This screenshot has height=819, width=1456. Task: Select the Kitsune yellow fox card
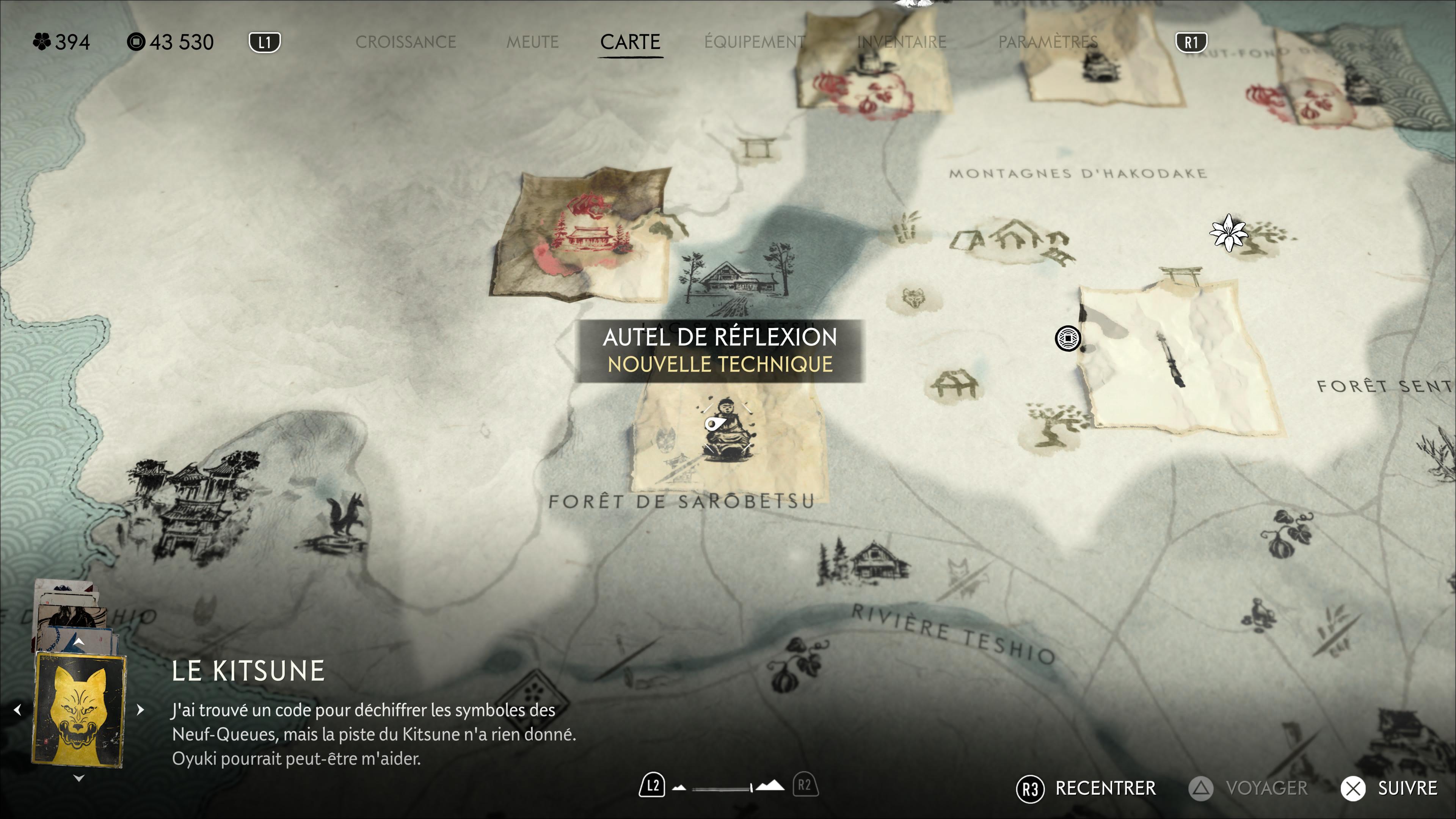pos(79,710)
